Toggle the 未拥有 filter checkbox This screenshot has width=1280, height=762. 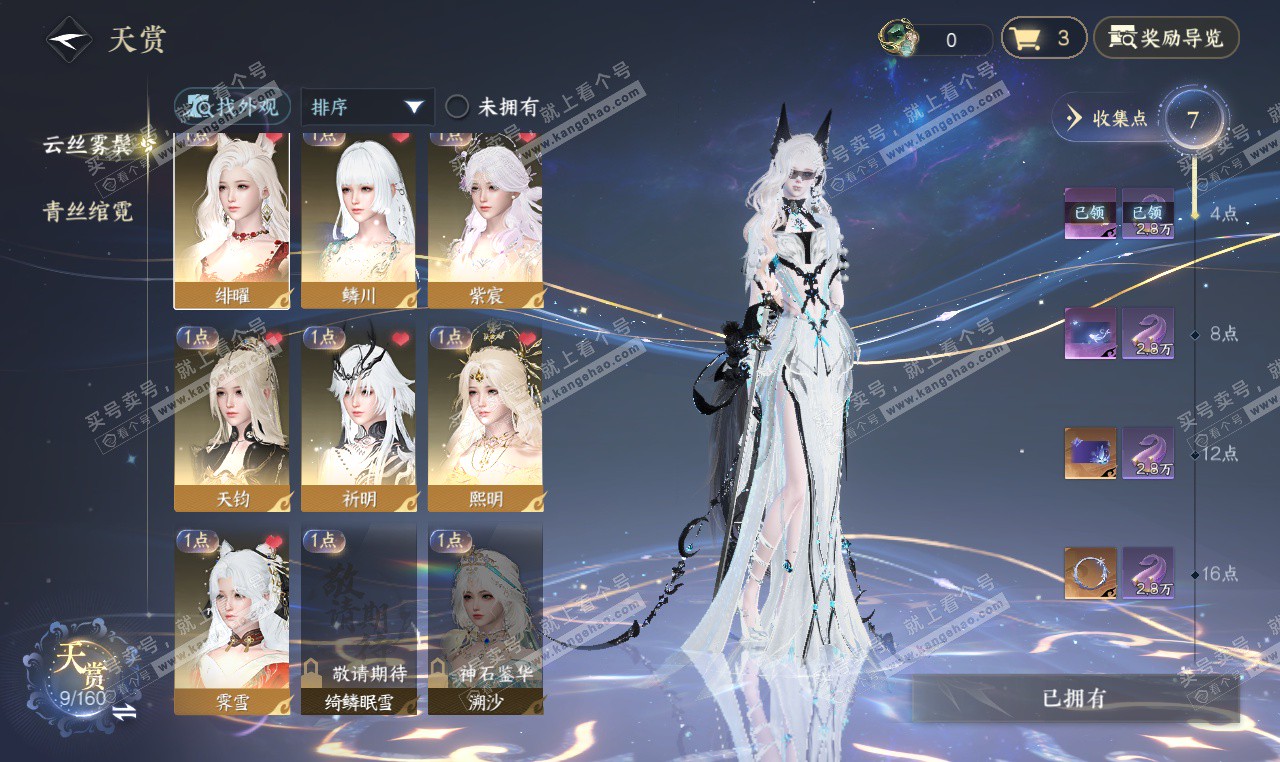457,107
